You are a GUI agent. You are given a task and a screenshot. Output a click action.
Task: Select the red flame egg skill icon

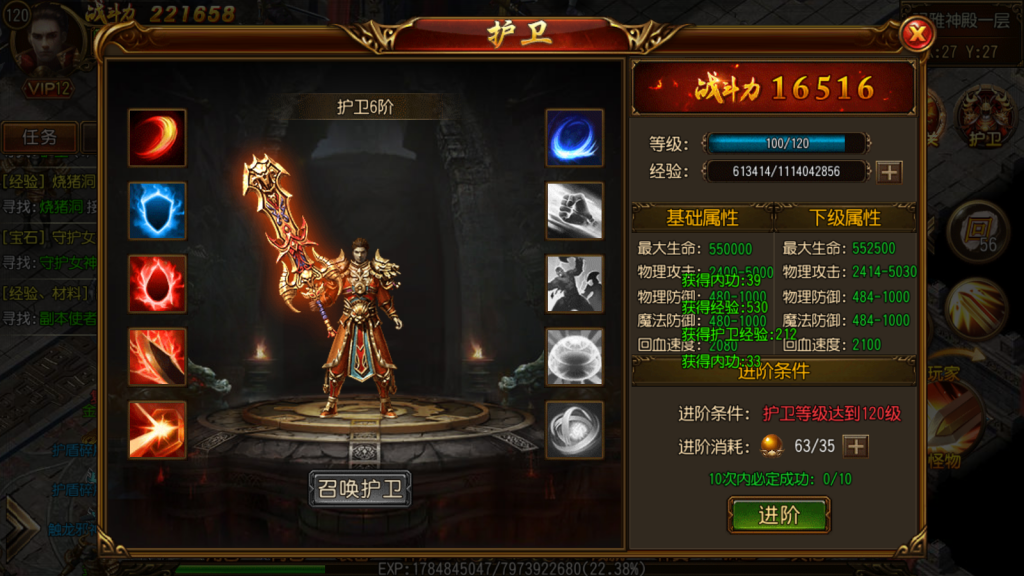[x=157, y=284]
